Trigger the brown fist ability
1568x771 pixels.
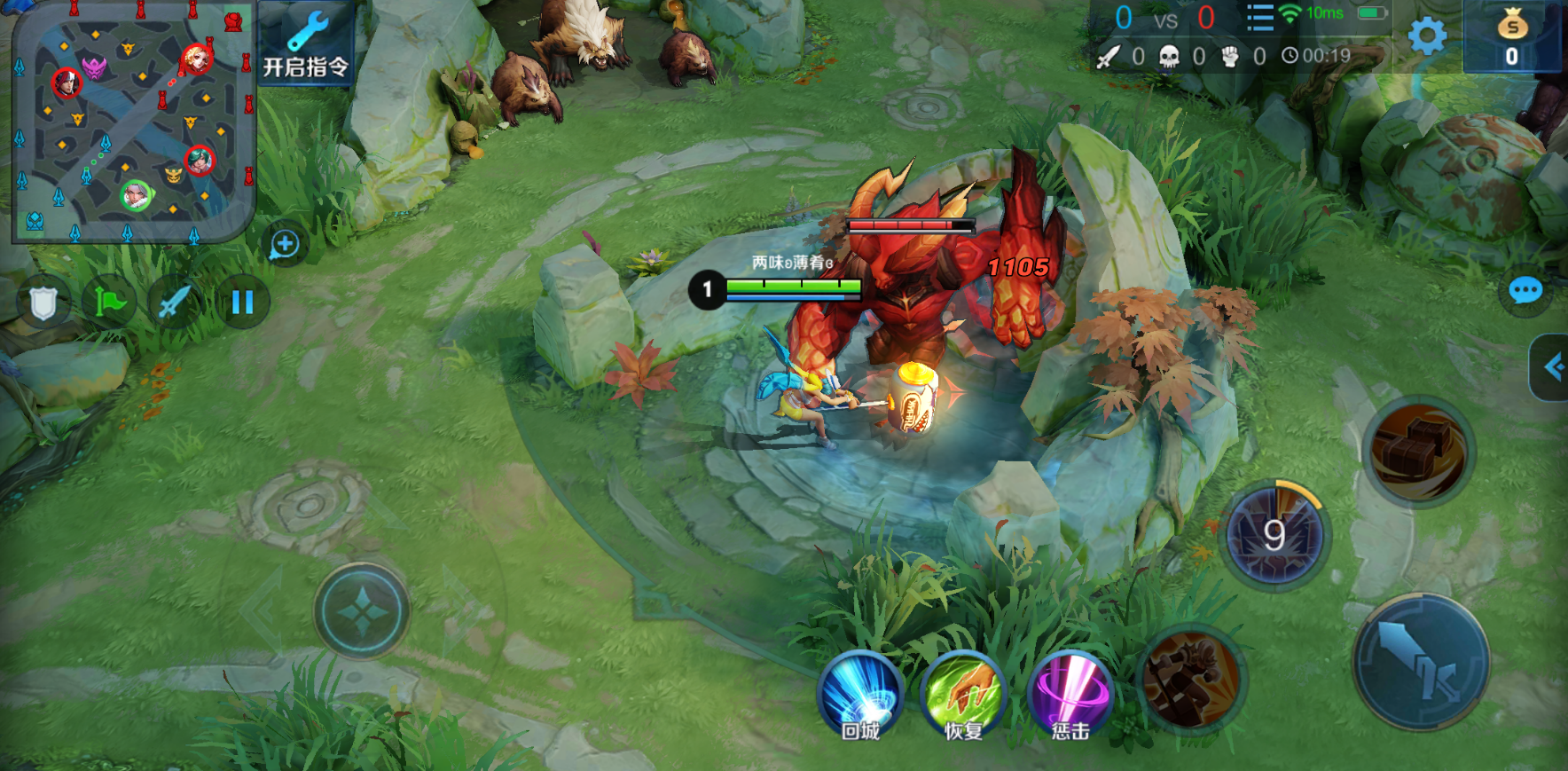pyautogui.click(x=1191, y=681)
